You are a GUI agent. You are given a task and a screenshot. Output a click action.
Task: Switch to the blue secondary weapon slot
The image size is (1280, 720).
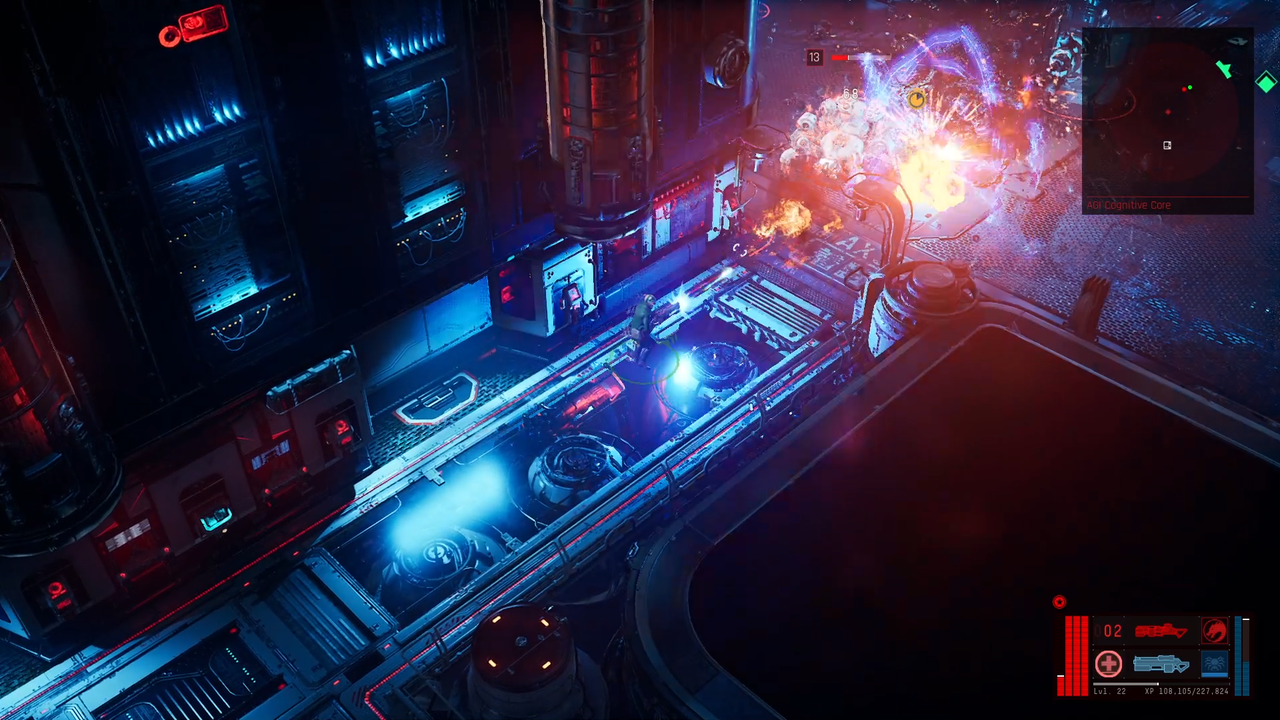point(1160,663)
